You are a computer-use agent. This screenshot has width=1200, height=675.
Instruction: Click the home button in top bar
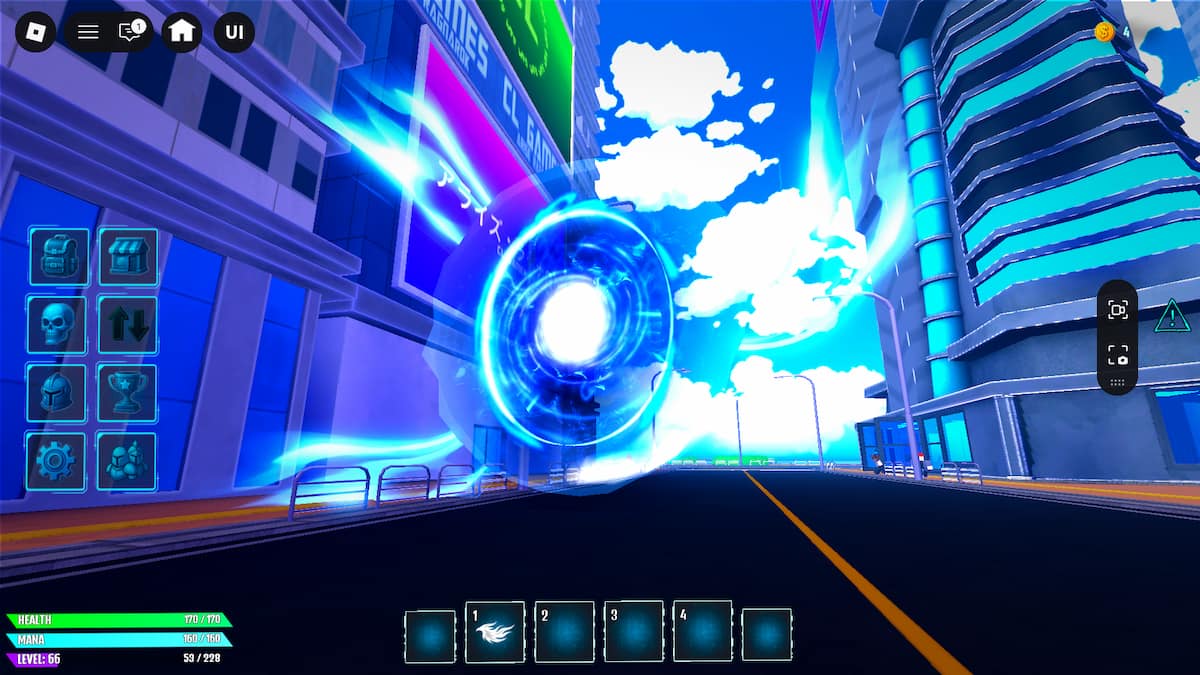click(x=182, y=31)
